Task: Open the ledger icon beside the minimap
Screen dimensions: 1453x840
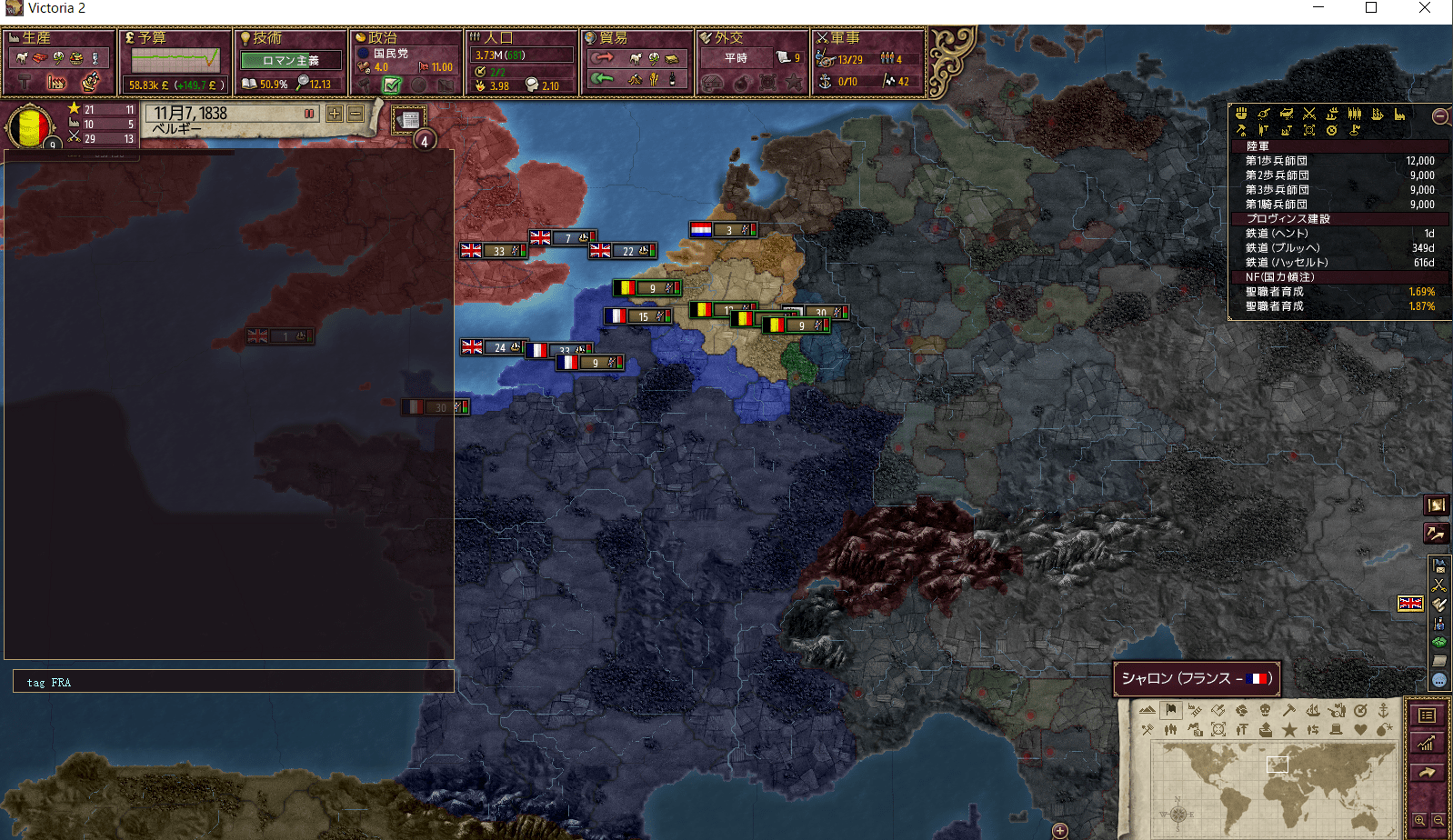Action: pos(1428,716)
